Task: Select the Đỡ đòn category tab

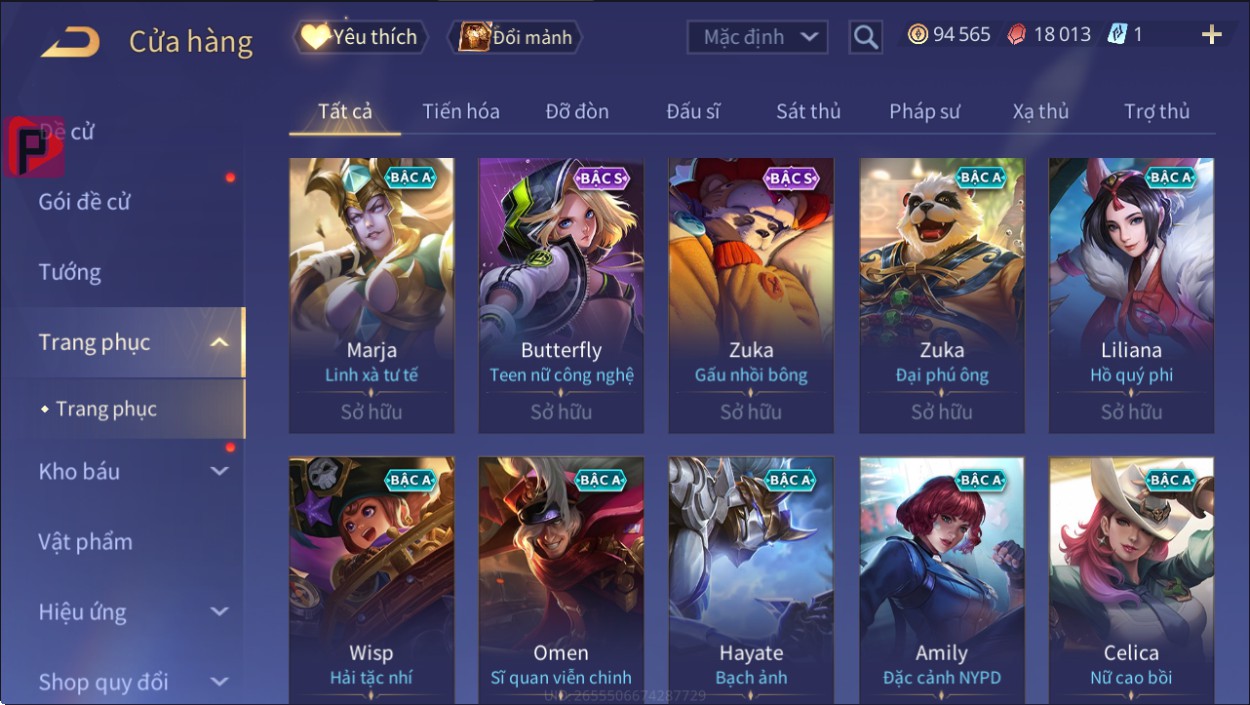Action: point(577,111)
